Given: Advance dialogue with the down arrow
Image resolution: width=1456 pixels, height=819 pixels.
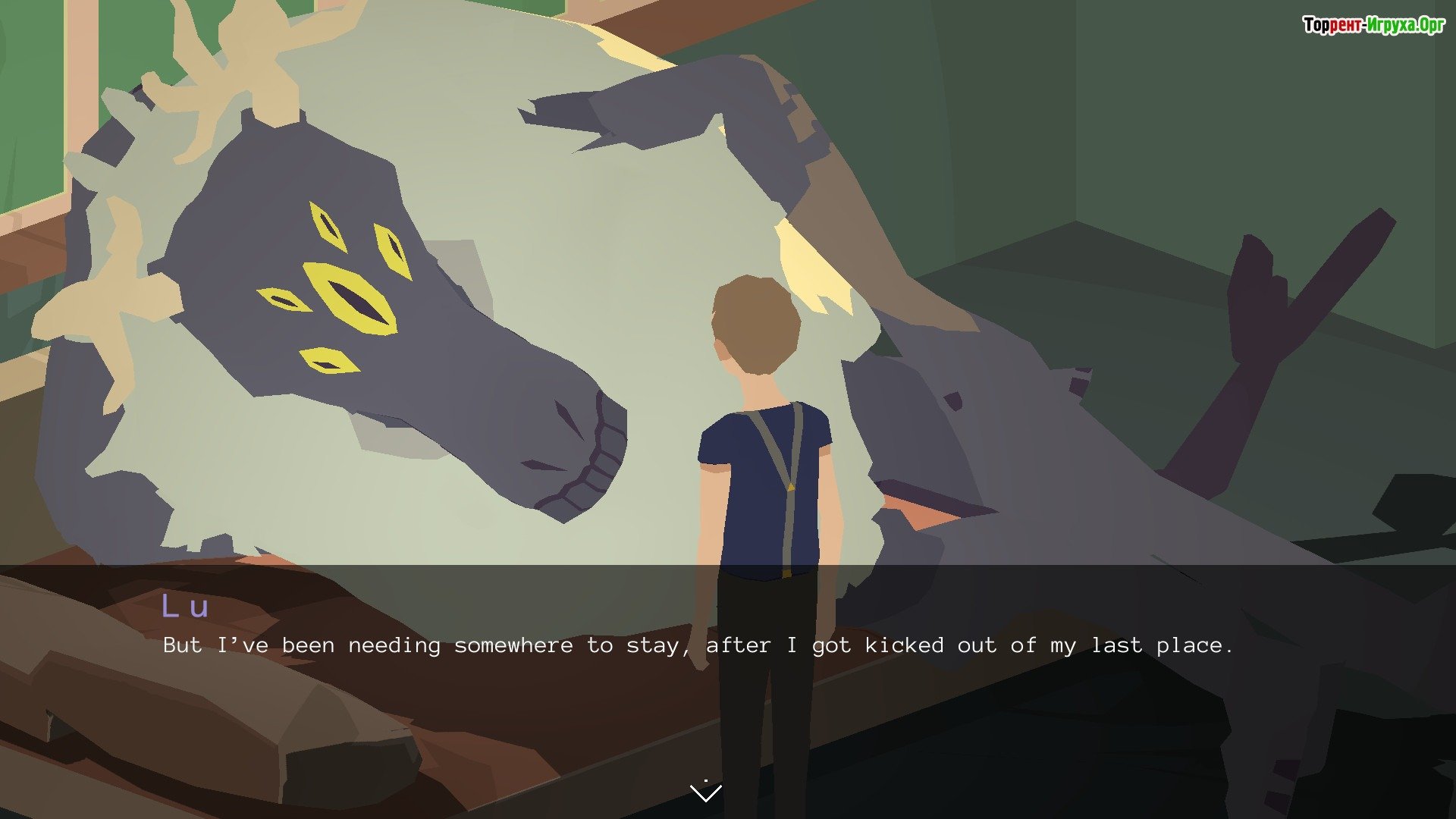Looking at the screenshot, I should pos(706,792).
